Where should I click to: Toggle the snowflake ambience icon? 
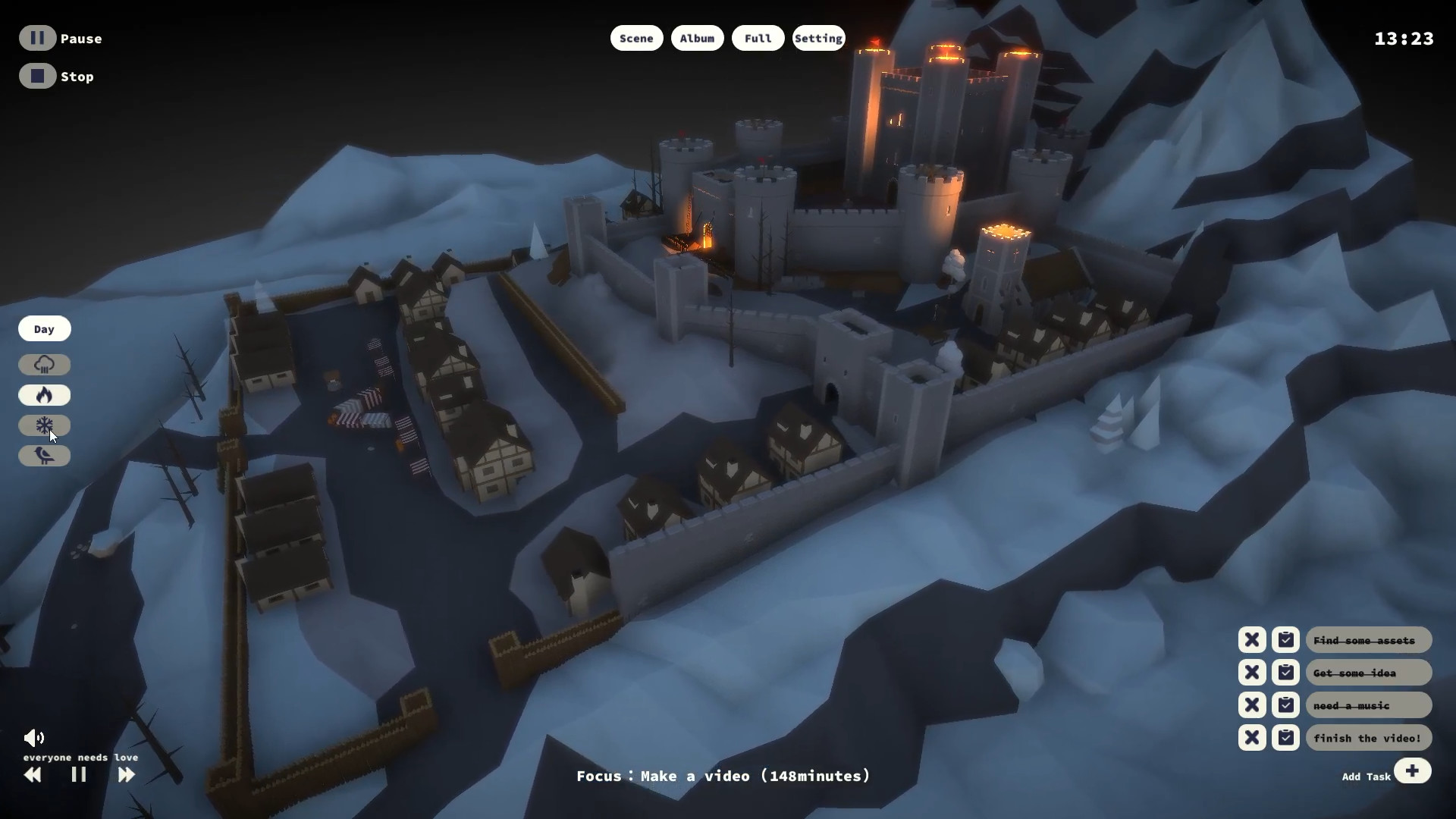click(x=44, y=425)
